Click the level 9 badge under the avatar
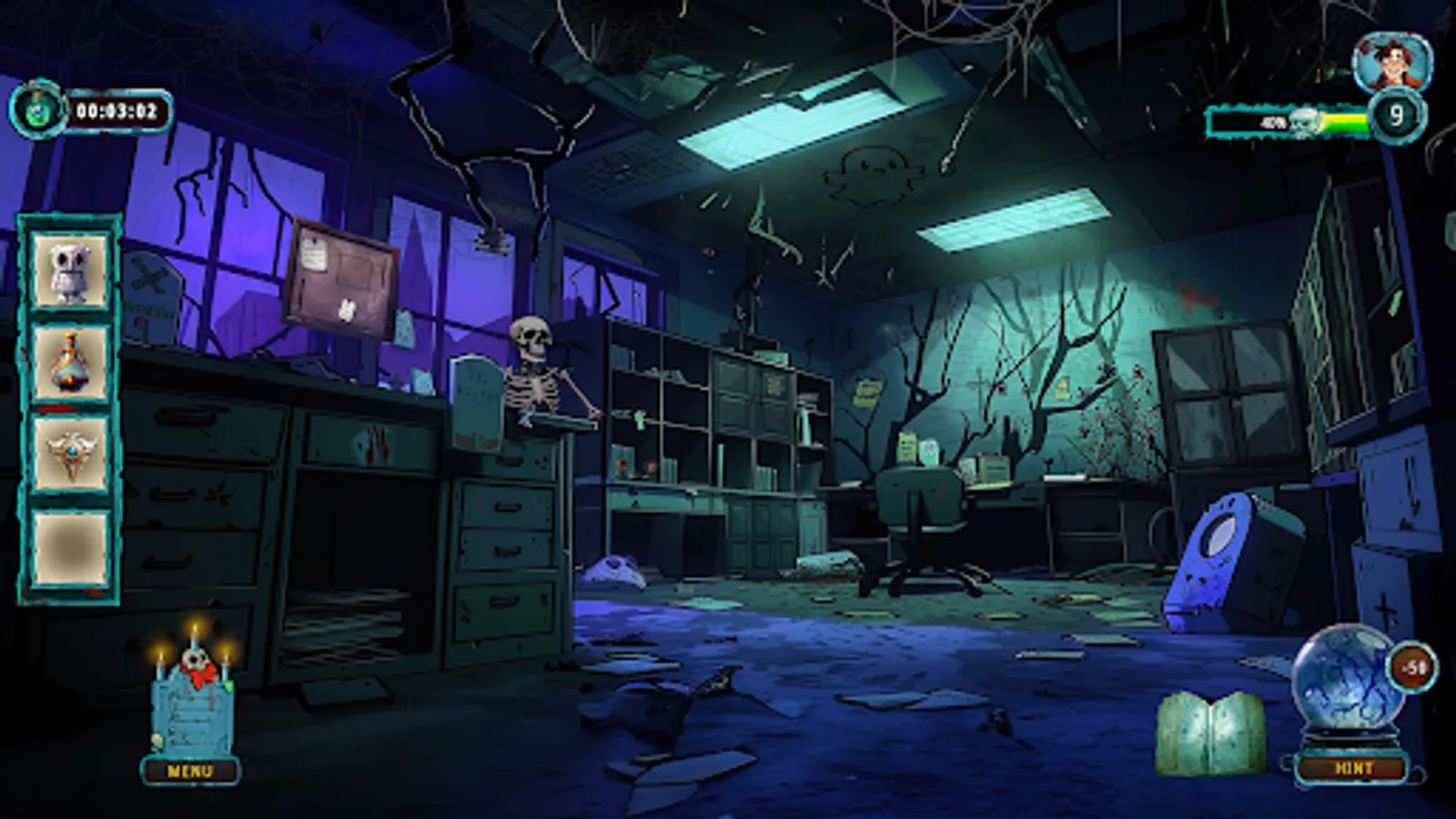The image size is (1456, 819). click(x=1399, y=116)
